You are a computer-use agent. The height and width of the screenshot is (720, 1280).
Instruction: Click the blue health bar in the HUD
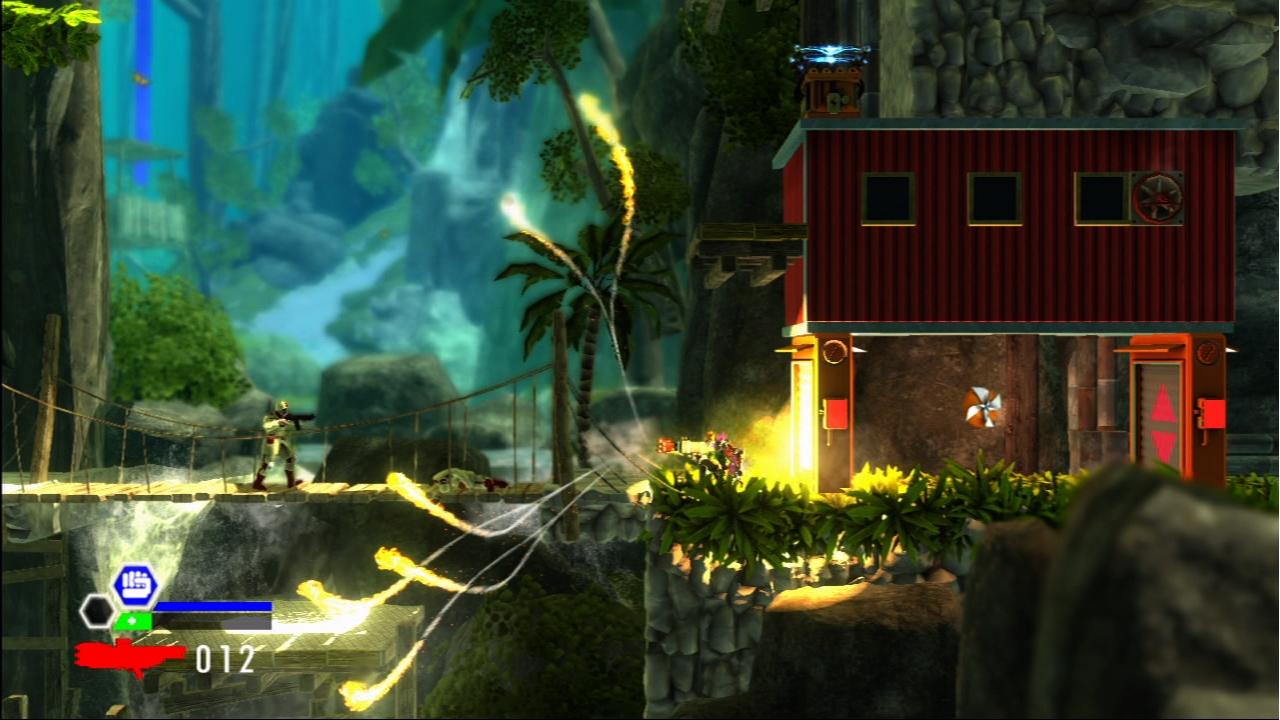coord(215,605)
